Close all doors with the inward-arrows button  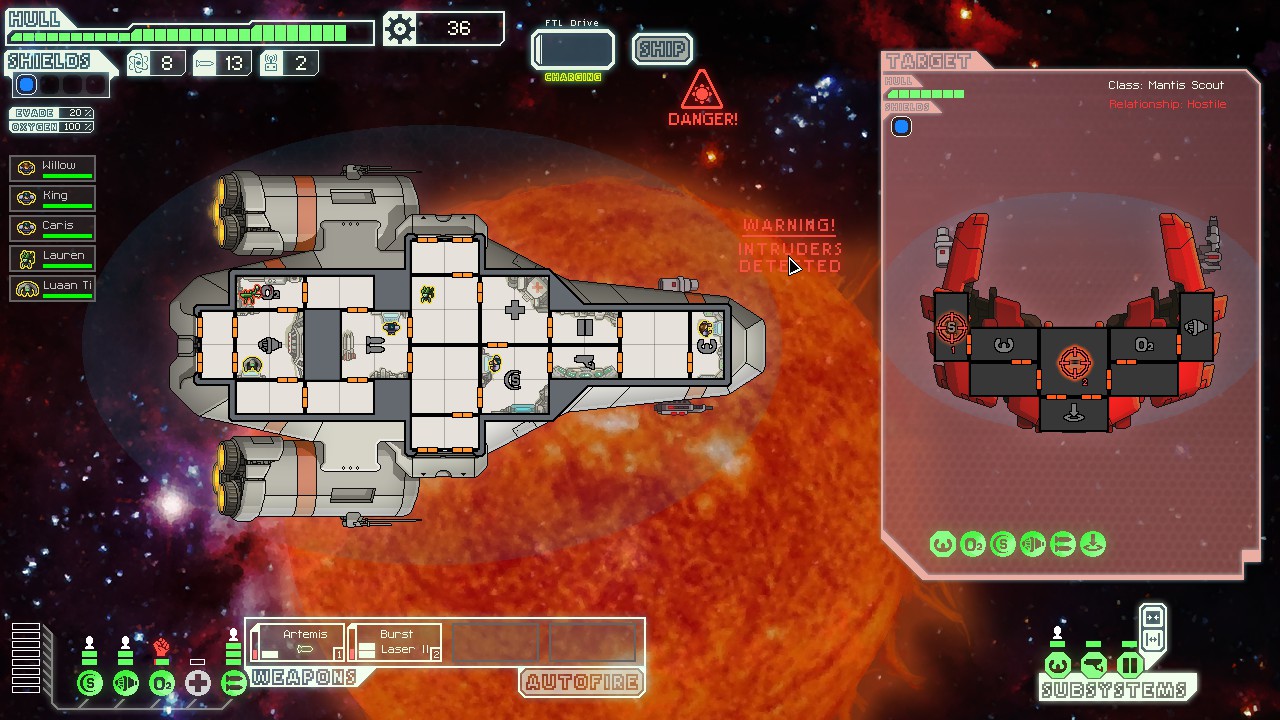click(1152, 617)
